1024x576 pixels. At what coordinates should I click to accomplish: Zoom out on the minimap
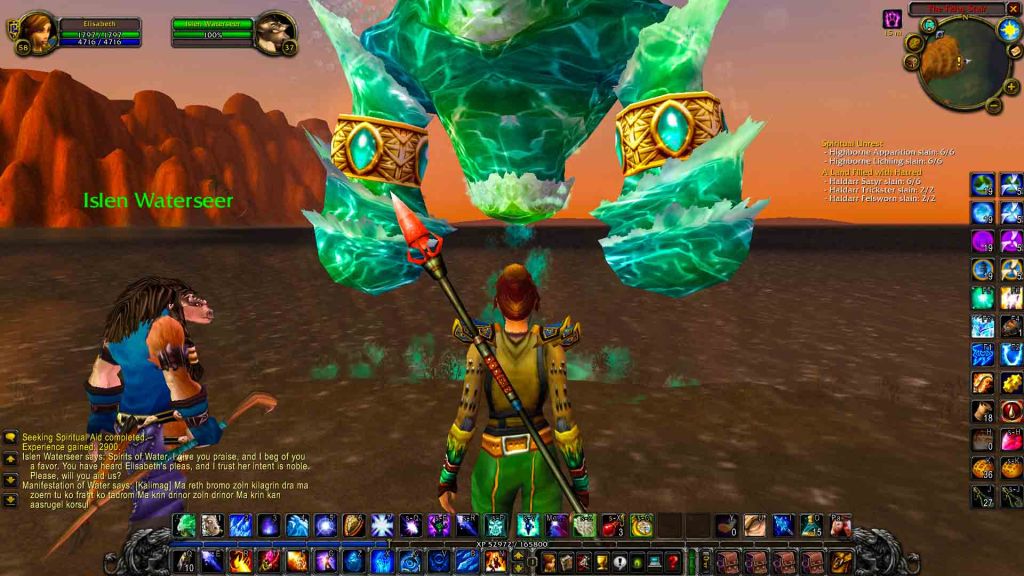pos(994,104)
